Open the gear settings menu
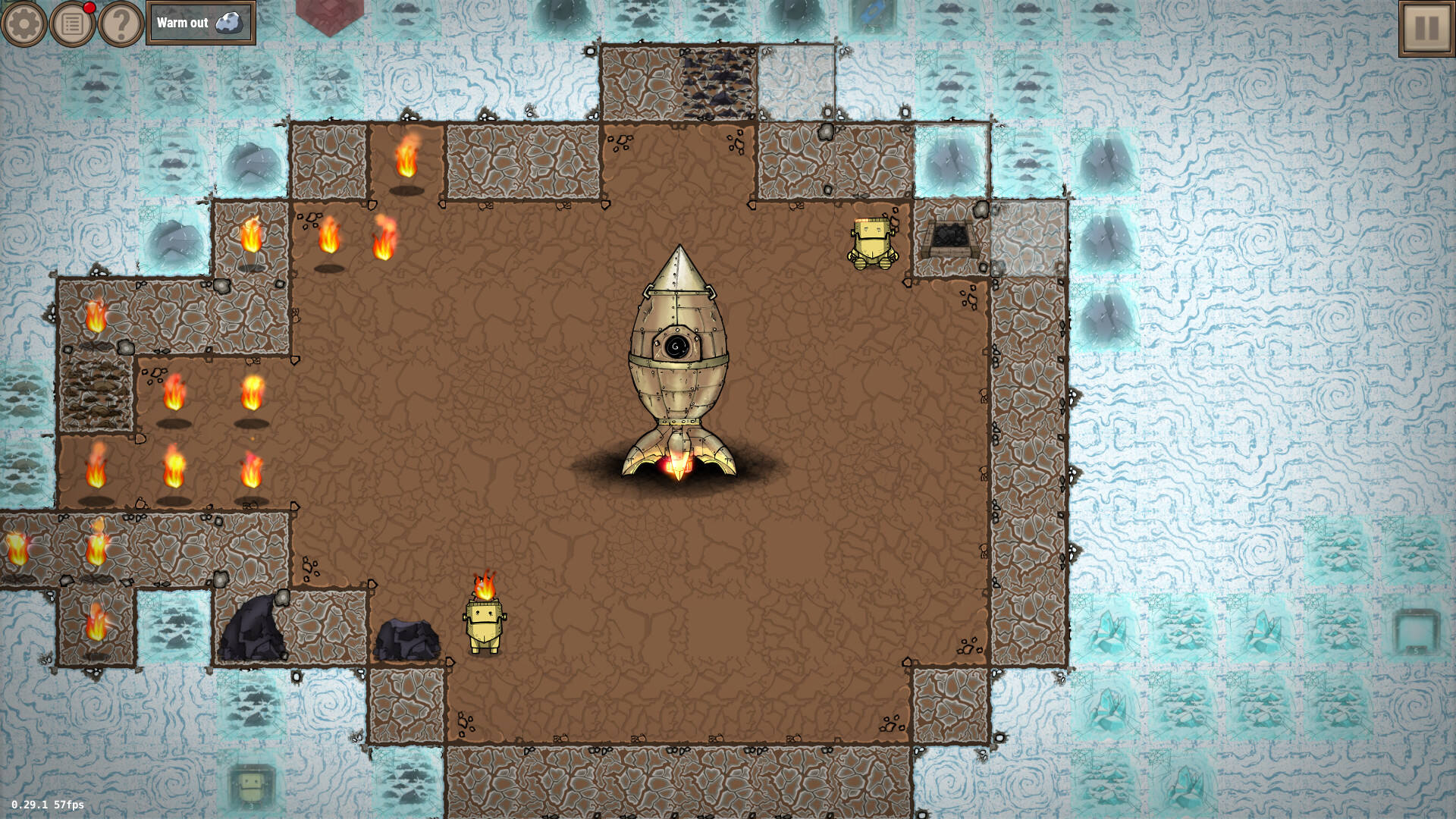The height and width of the screenshot is (819, 1456). pyautogui.click(x=24, y=24)
